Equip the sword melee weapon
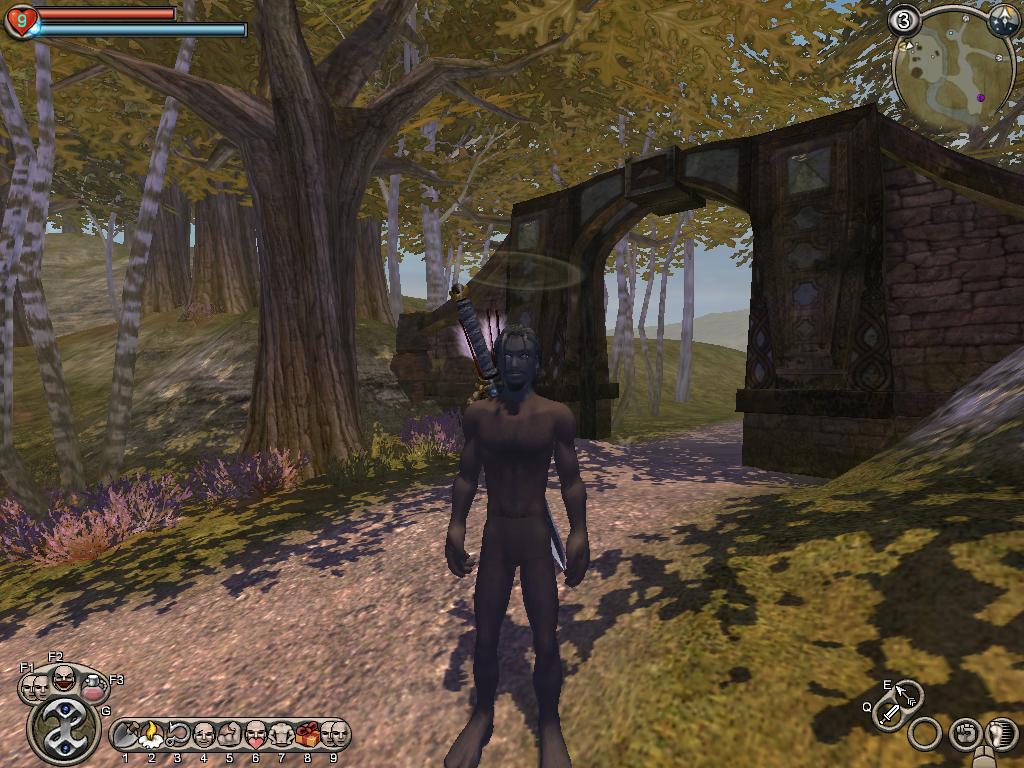This screenshot has height=768, width=1024. [889, 715]
